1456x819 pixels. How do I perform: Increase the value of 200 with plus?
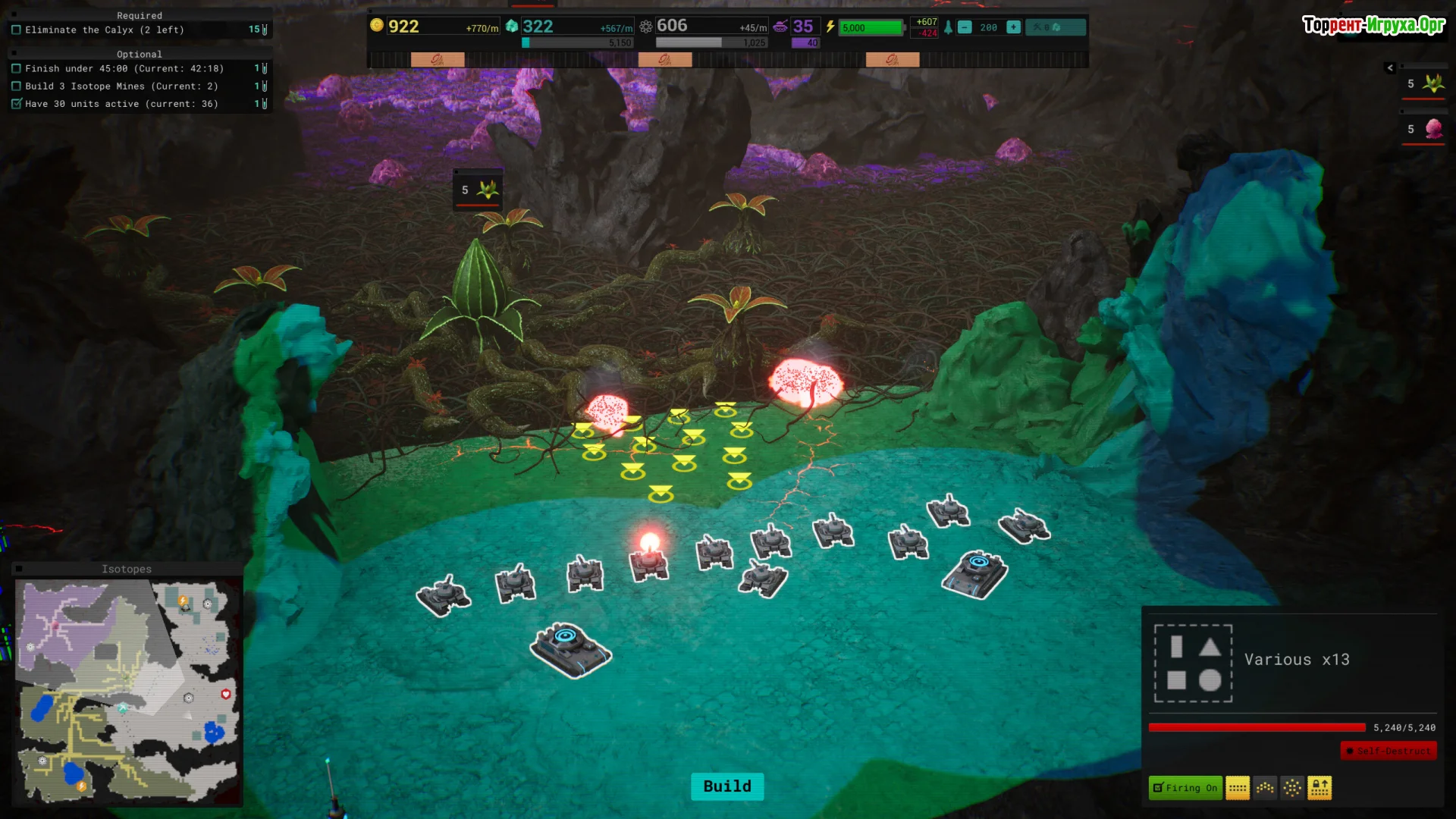[x=1013, y=27]
